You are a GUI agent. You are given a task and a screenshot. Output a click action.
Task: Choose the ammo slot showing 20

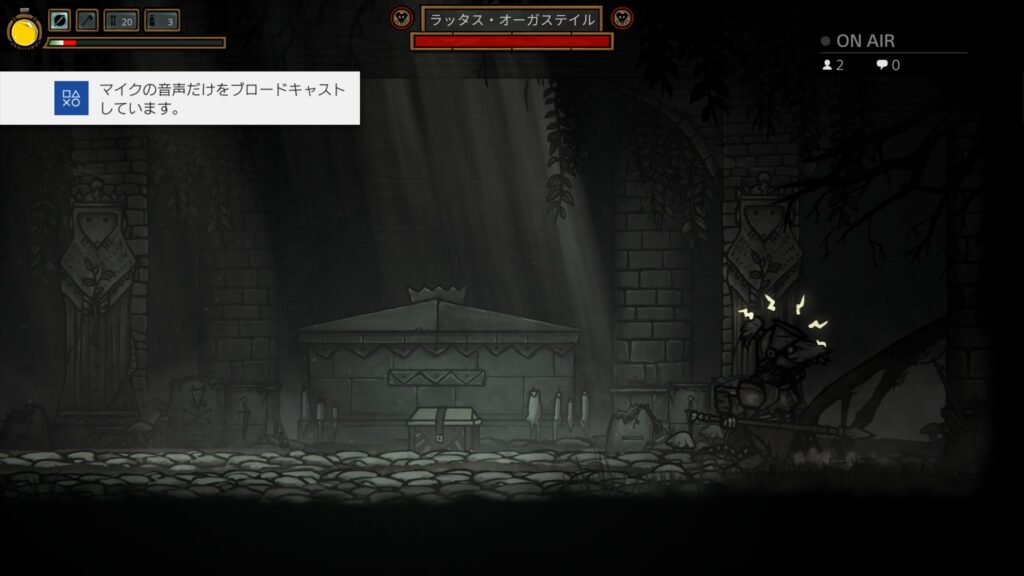121,20
